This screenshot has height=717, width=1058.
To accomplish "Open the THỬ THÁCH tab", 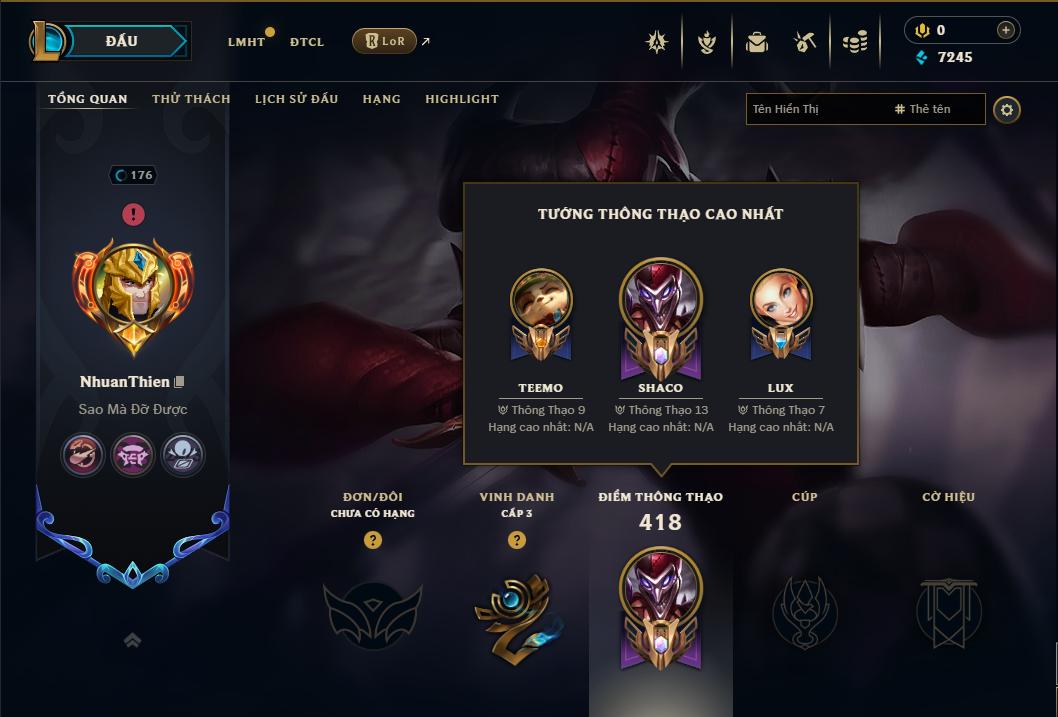I will 191,99.
